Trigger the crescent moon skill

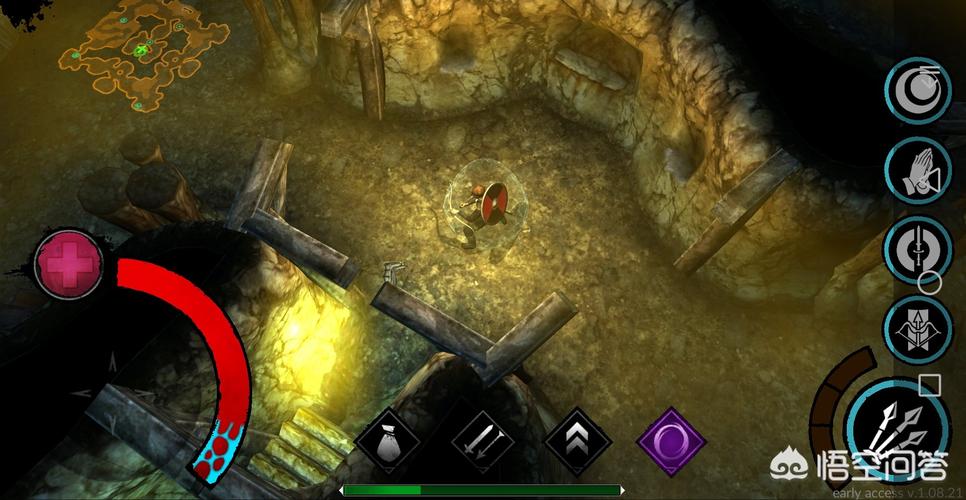click(917, 91)
